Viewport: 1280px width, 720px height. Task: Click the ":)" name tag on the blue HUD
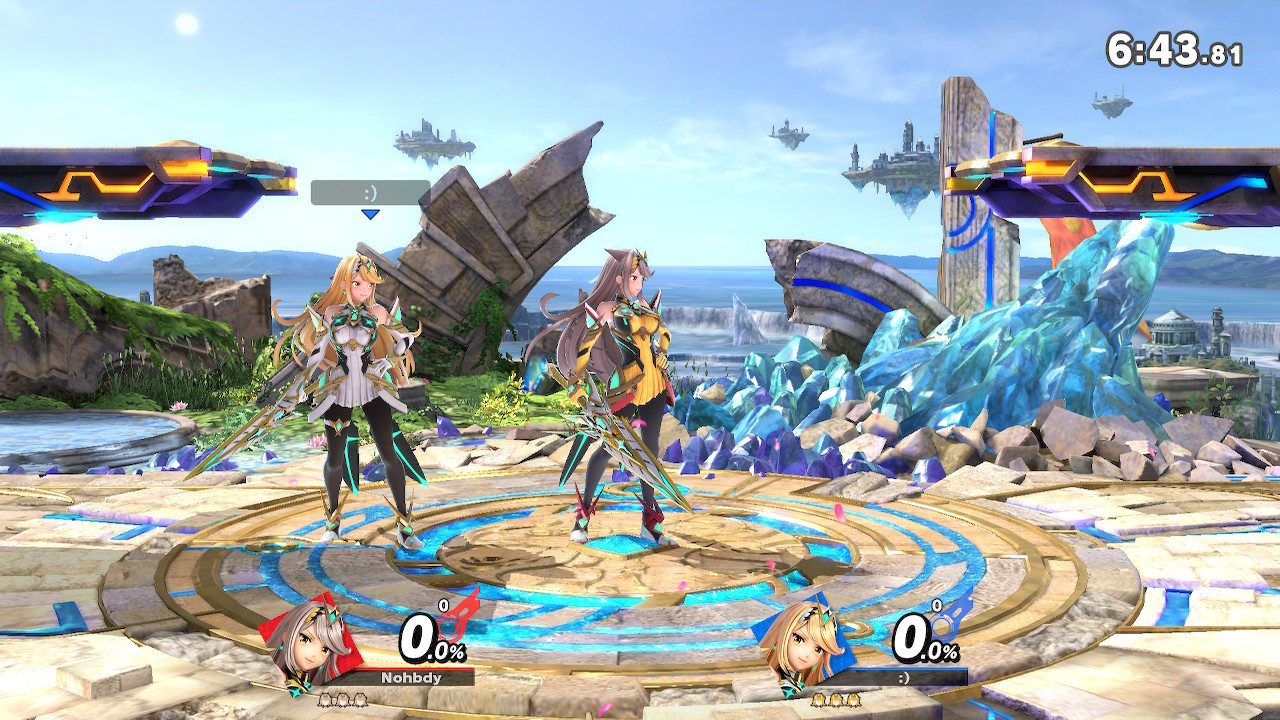coord(905,677)
